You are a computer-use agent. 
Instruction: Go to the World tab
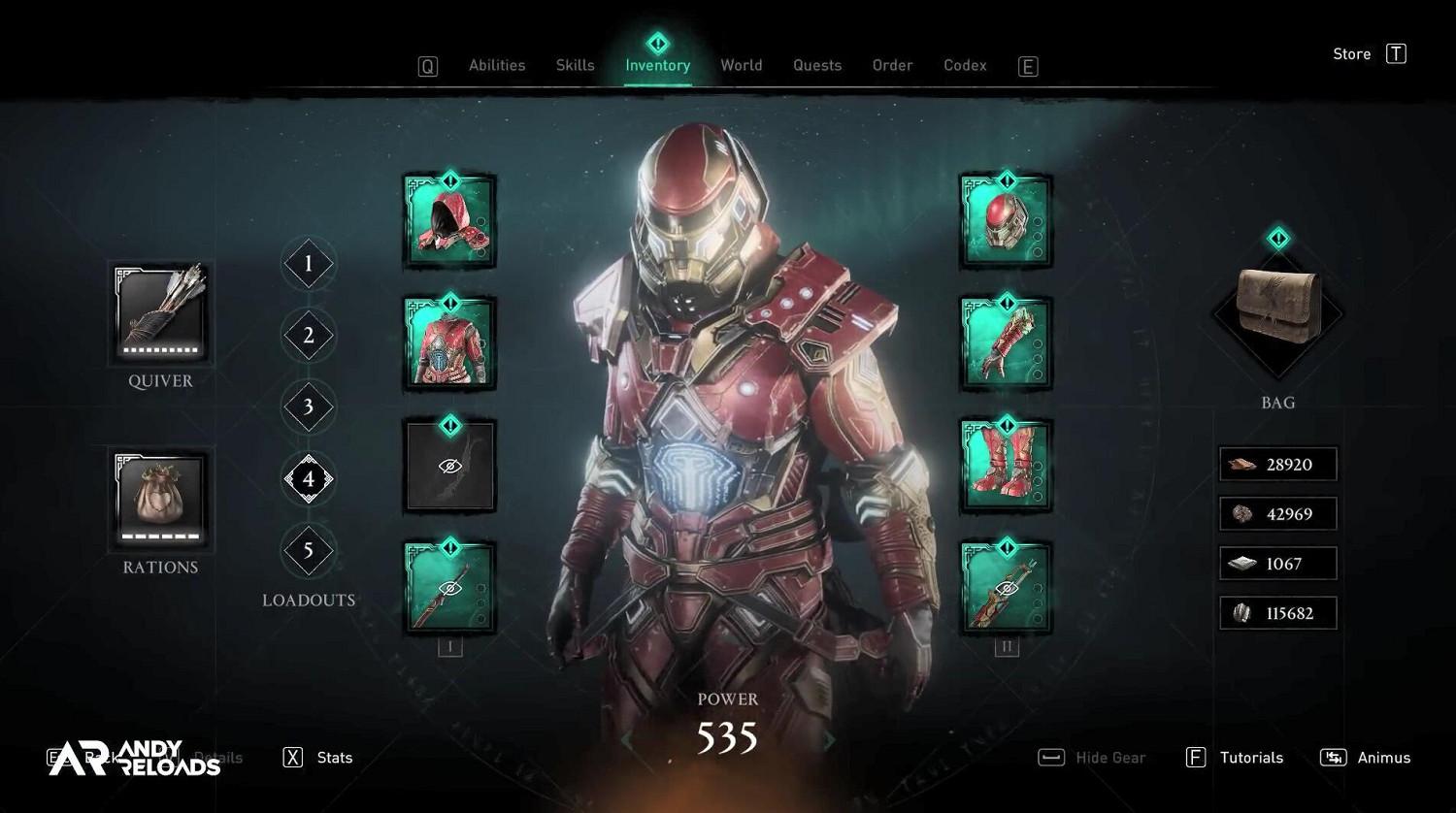click(x=741, y=65)
